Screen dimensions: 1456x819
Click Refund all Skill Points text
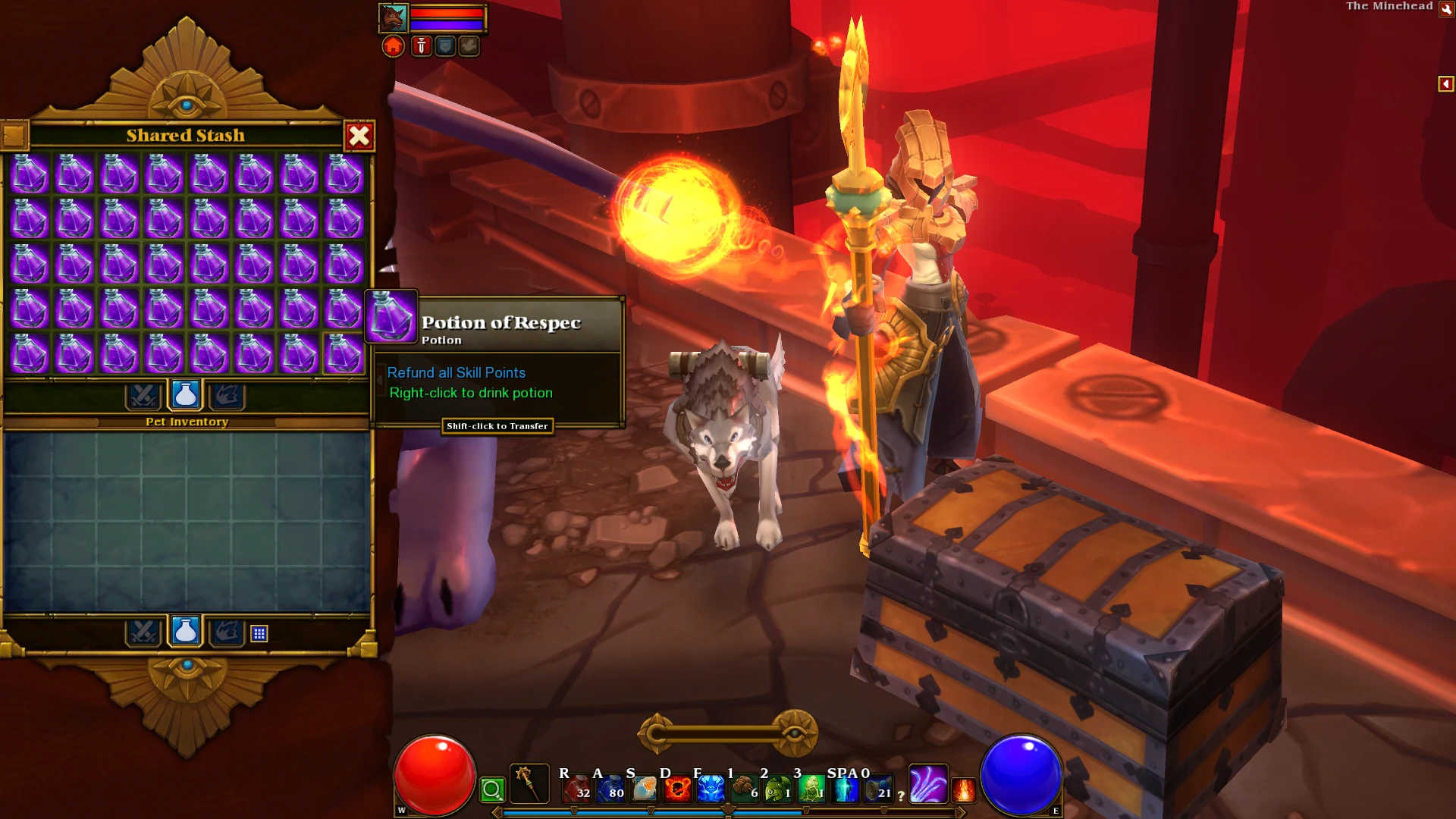(x=456, y=372)
